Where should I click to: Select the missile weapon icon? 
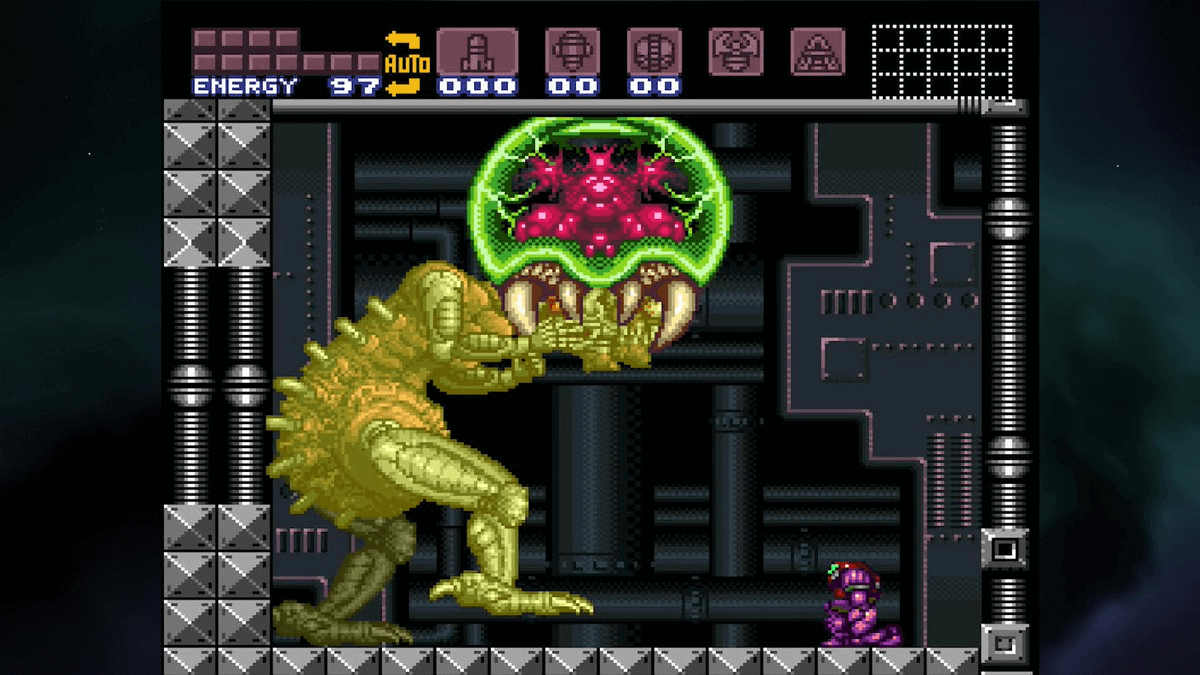477,51
